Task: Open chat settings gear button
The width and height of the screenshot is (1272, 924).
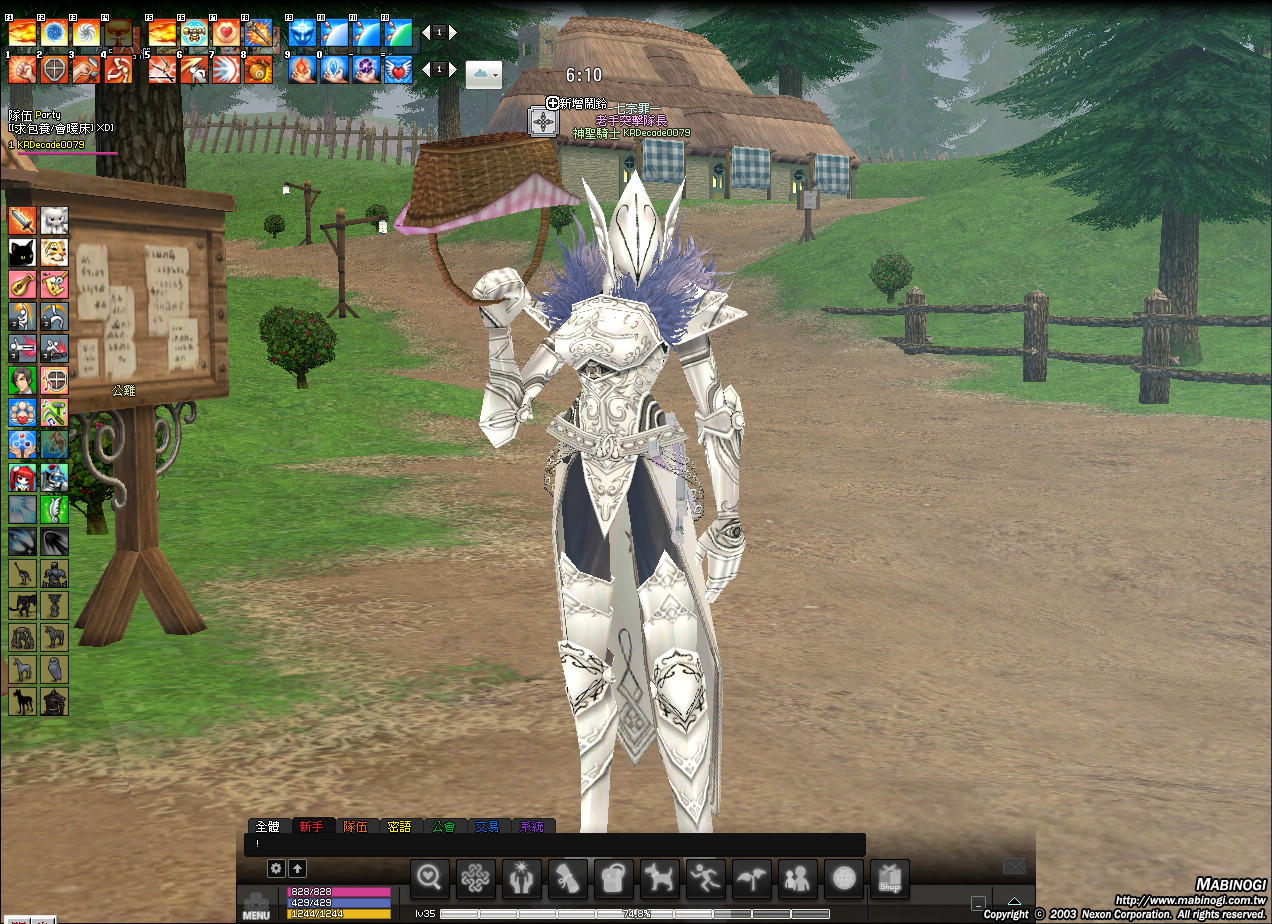Action: point(277,869)
